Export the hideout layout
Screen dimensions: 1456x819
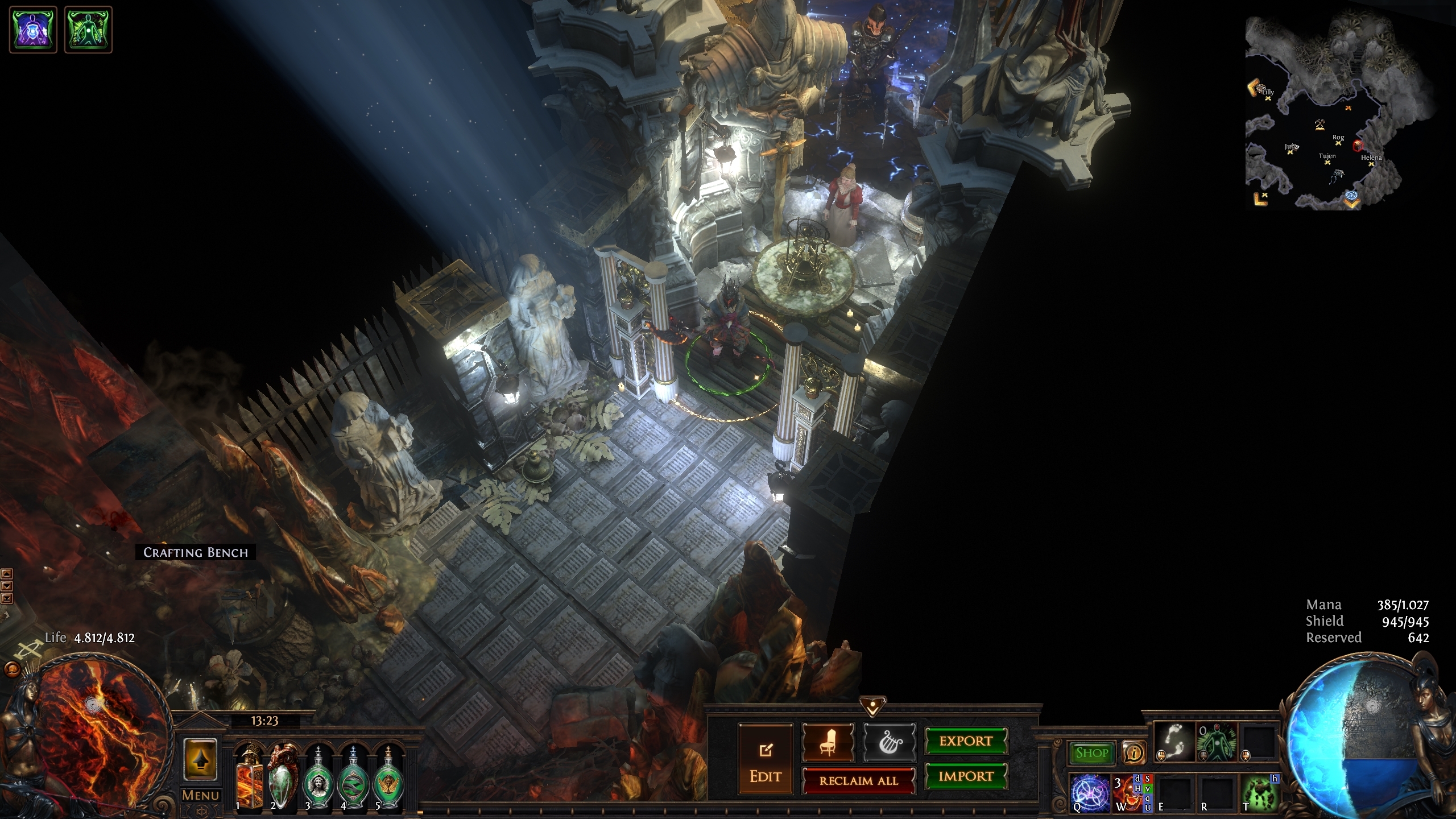(x=966, y=741)
